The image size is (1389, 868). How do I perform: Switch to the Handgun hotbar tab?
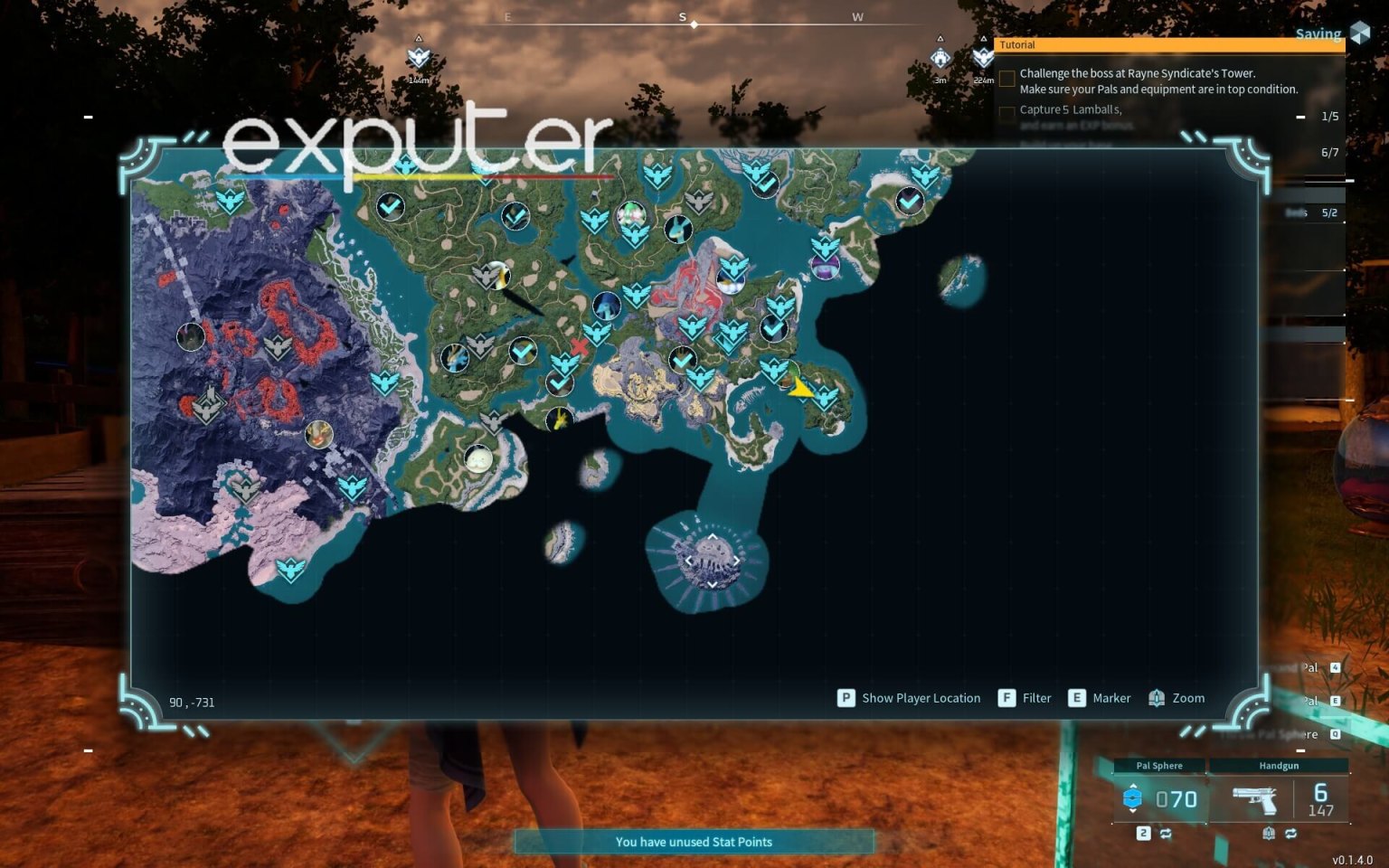(1278, 765)
